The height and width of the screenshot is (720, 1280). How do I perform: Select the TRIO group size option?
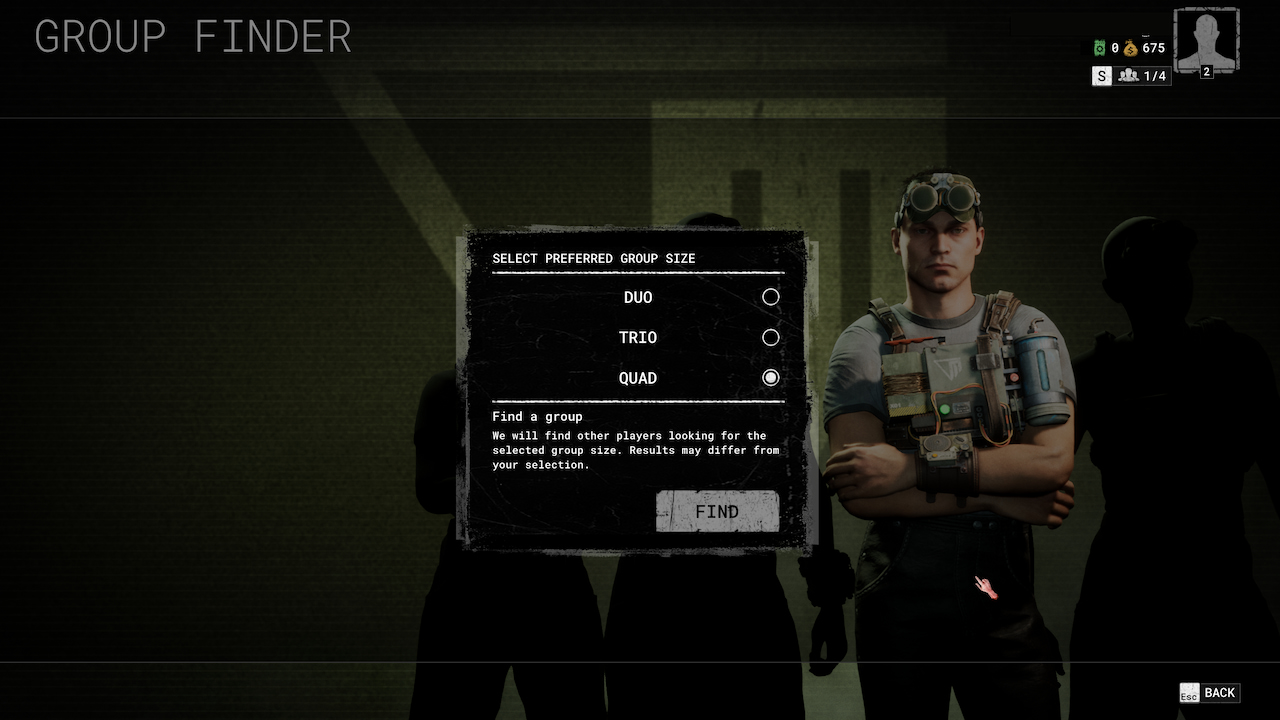pos(770,337)
